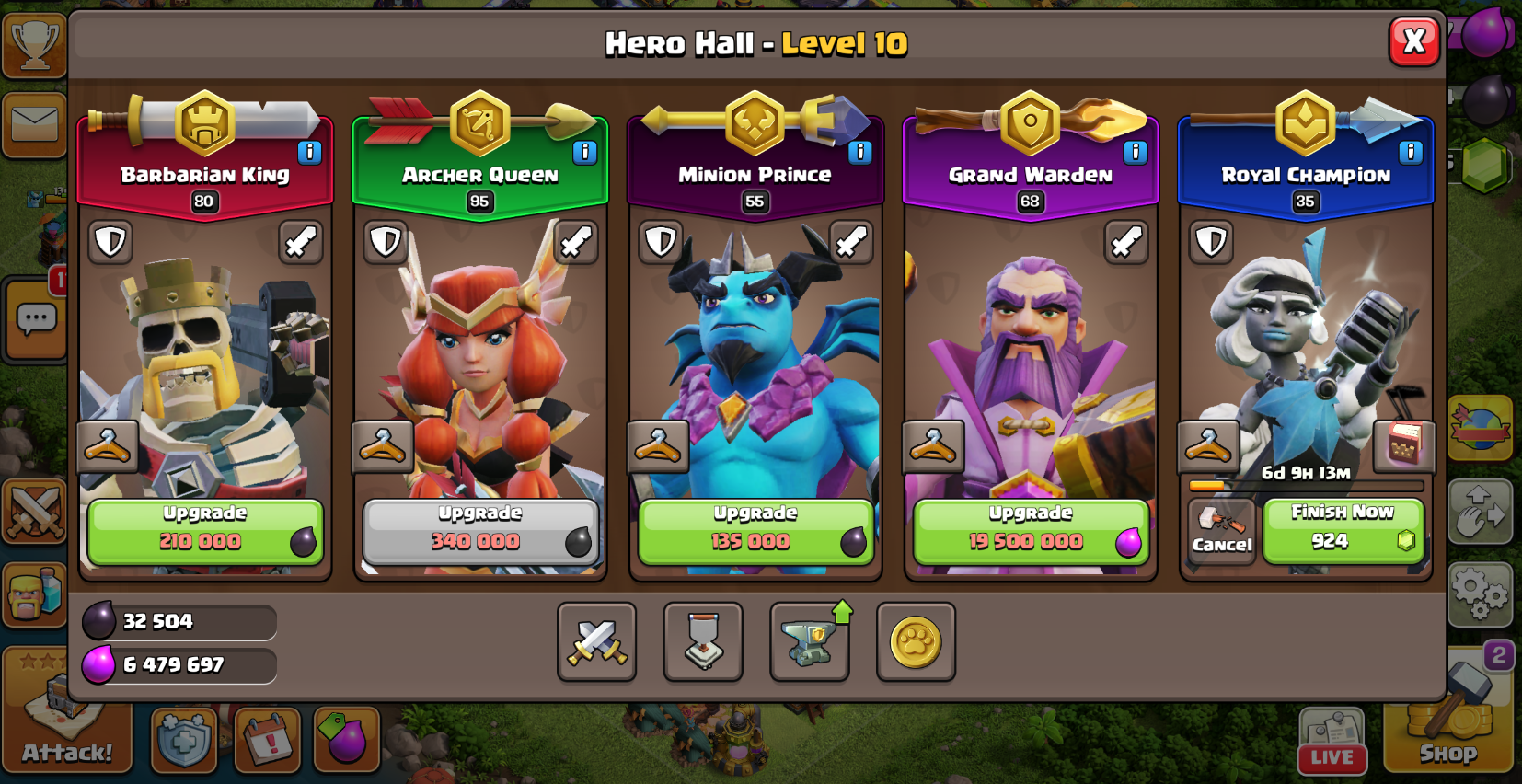
Task: Change Archer Queen skin via hanger icon
Action: coord(382,446)
